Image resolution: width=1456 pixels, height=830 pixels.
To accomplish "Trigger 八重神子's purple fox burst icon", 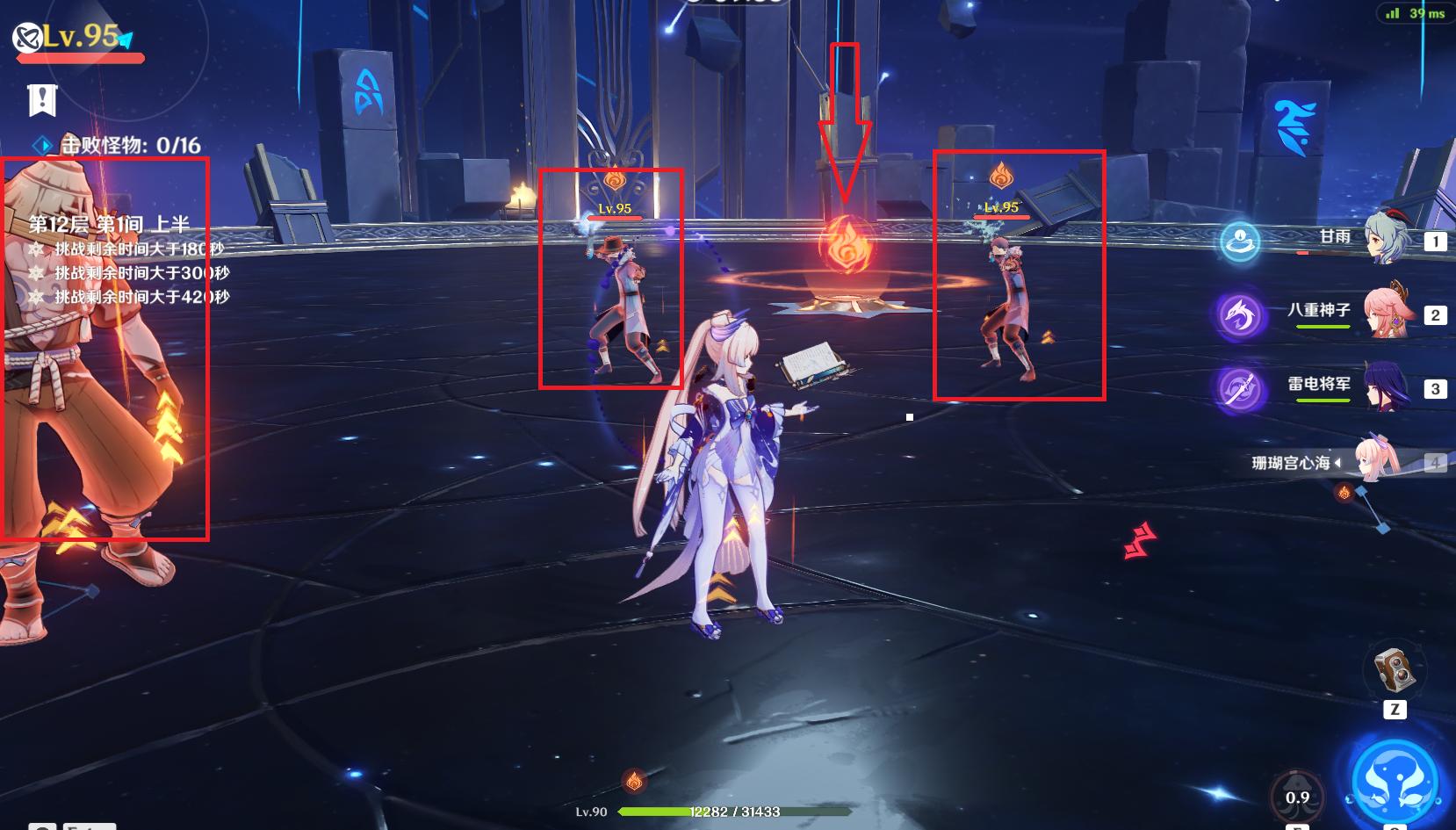I will coord(1240,314).
